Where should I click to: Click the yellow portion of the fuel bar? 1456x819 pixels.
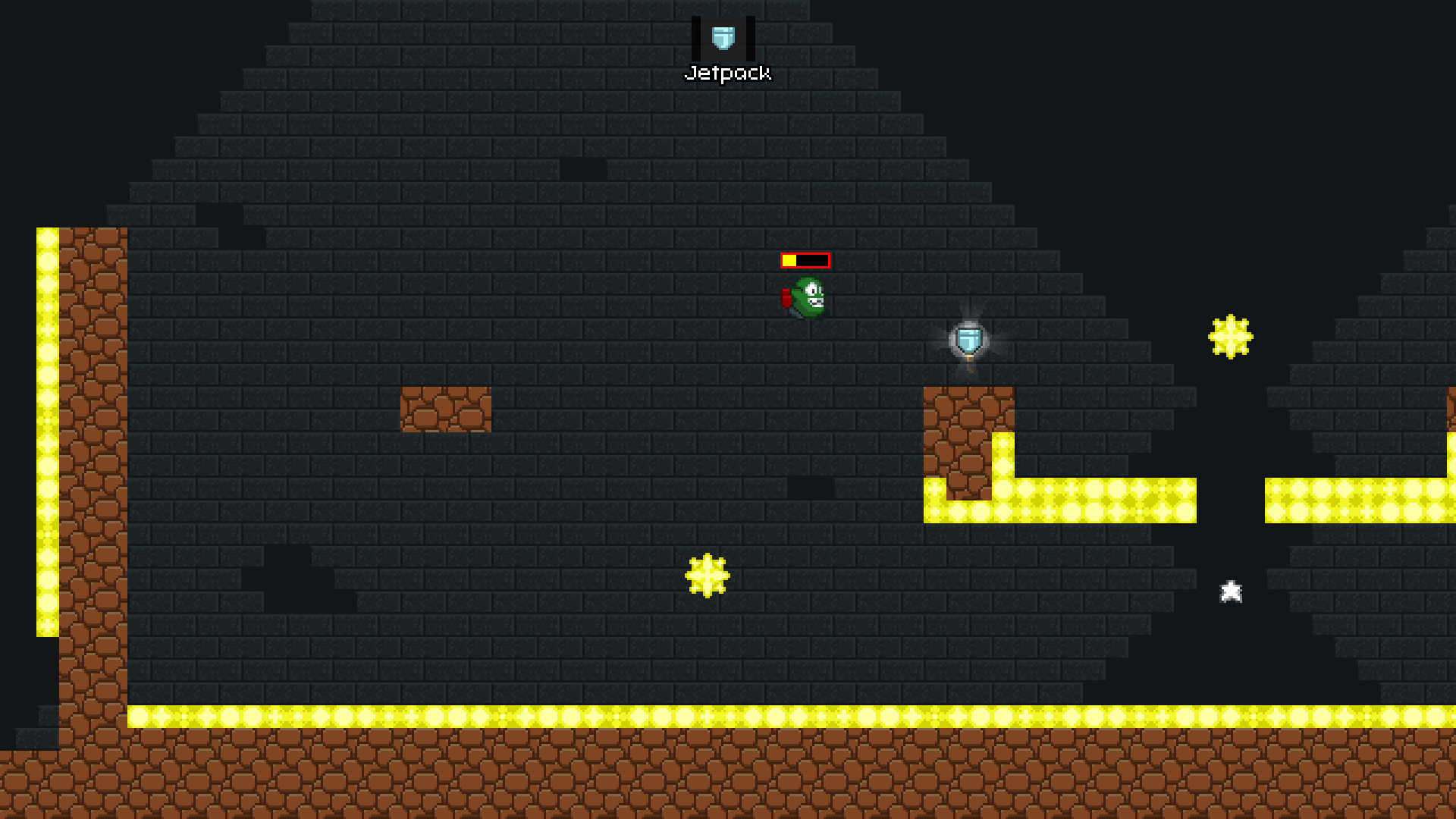791,259
